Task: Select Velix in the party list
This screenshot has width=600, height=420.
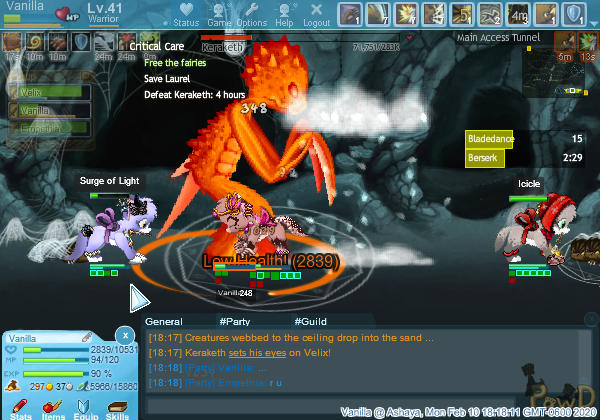Action: coord(32,93)
